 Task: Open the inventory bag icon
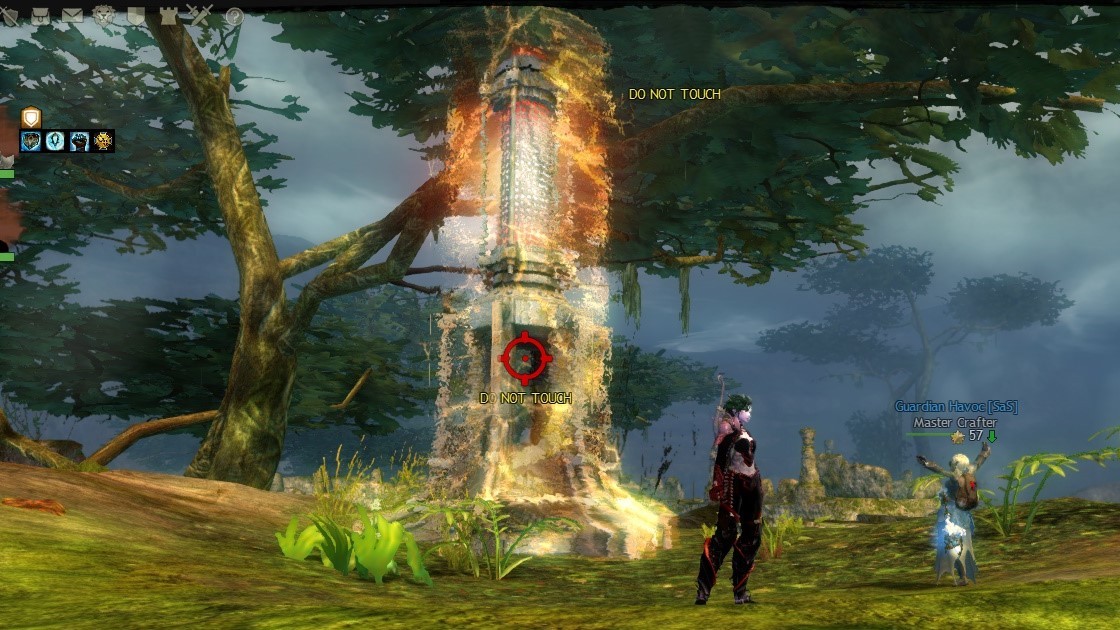pyautogui.click(x=41, y=15)
